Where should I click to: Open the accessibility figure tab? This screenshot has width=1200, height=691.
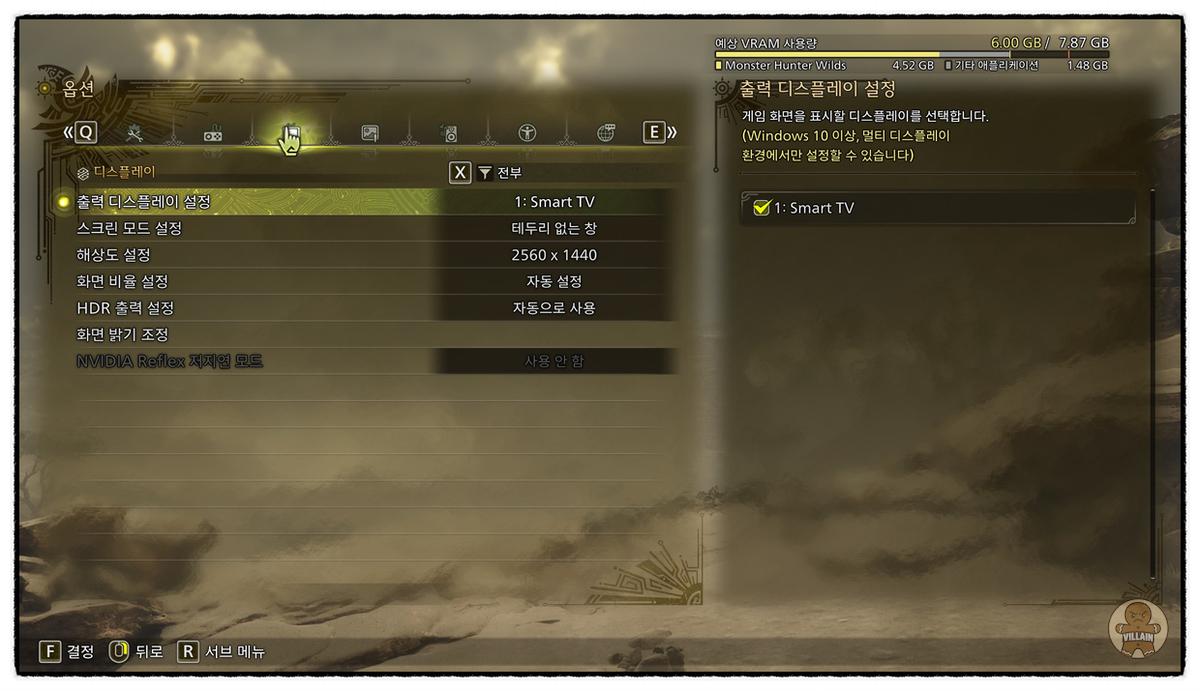[x=527, y=133]
